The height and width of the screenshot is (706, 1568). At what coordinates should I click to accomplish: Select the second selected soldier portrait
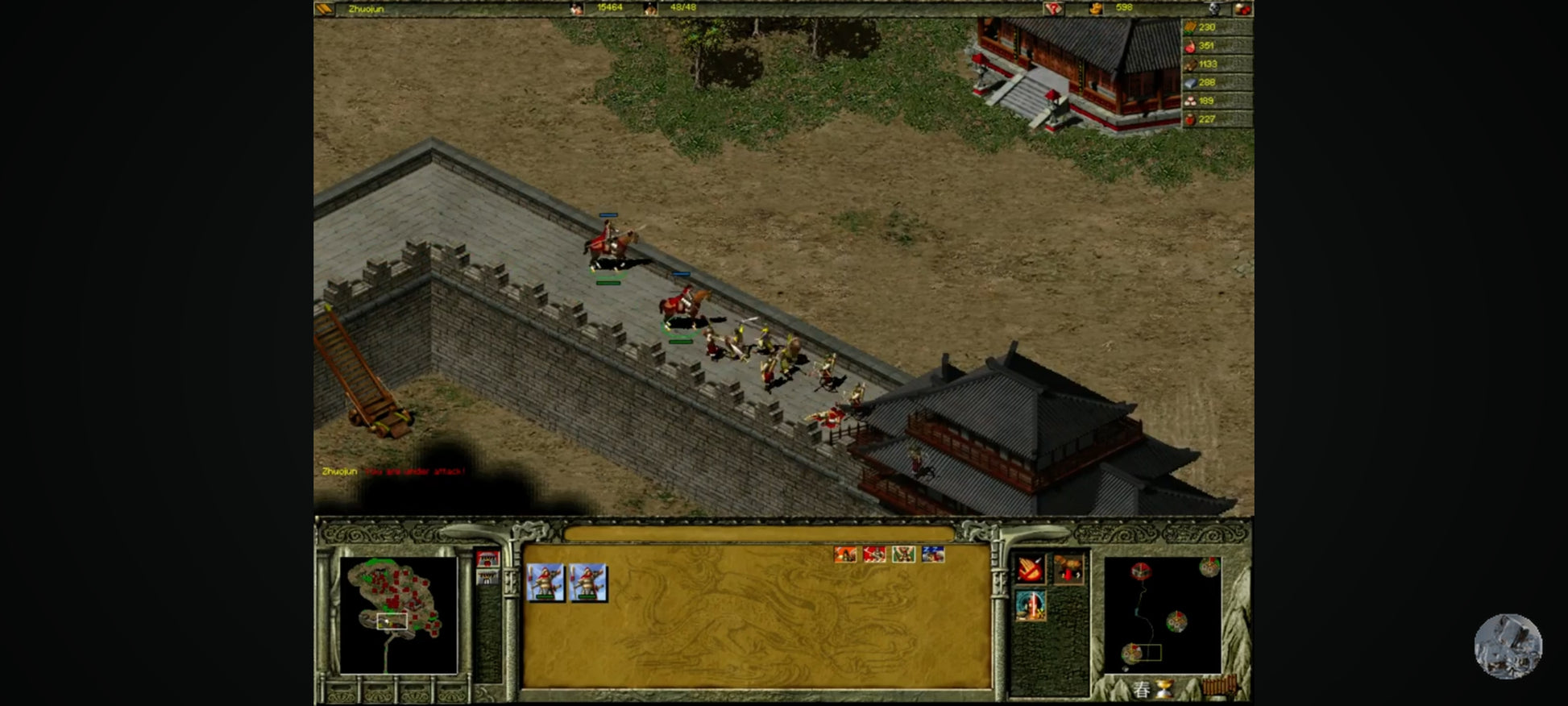588,582
